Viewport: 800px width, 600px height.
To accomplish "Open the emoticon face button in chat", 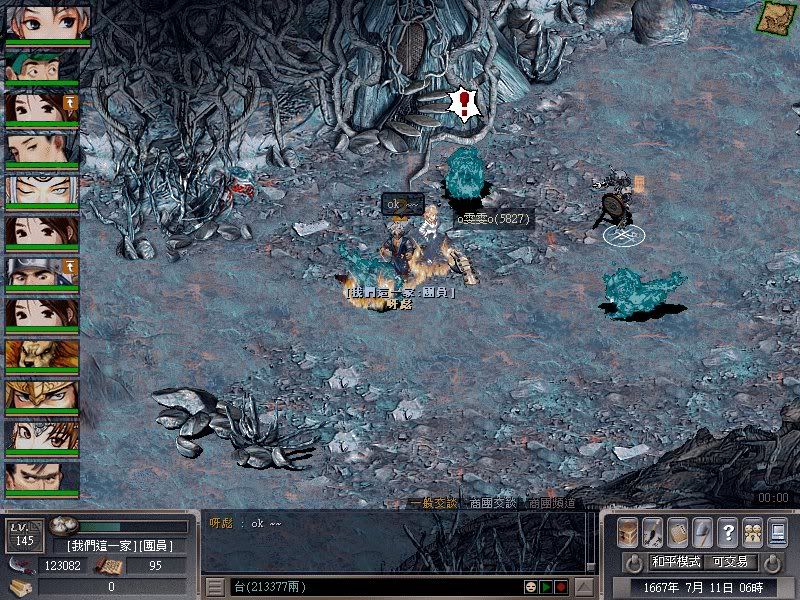I will pos(531,586).
